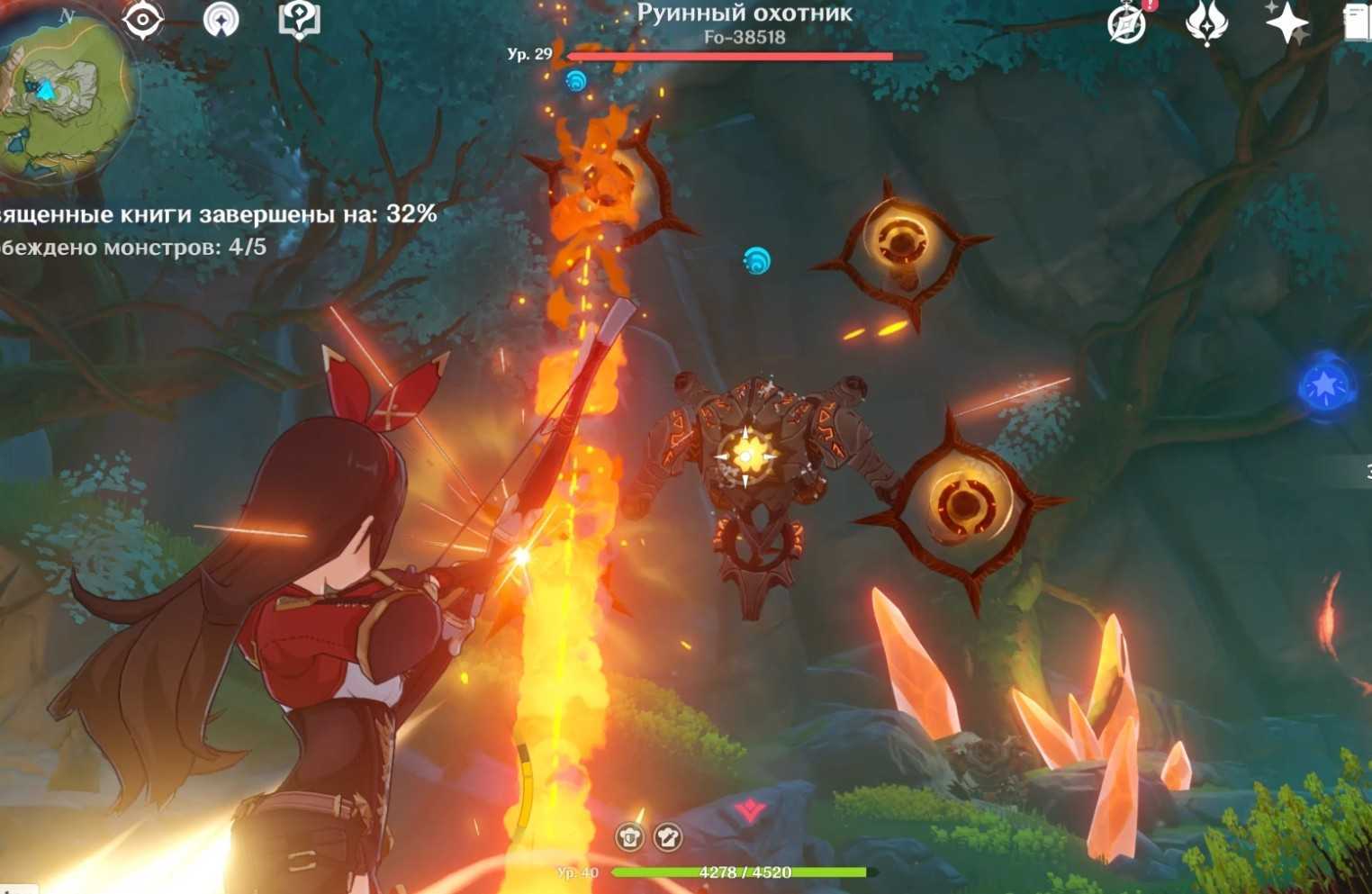This screenshot has height=894, width=1372.
Task: Select the quest objective tracker text
Action: 216,214
